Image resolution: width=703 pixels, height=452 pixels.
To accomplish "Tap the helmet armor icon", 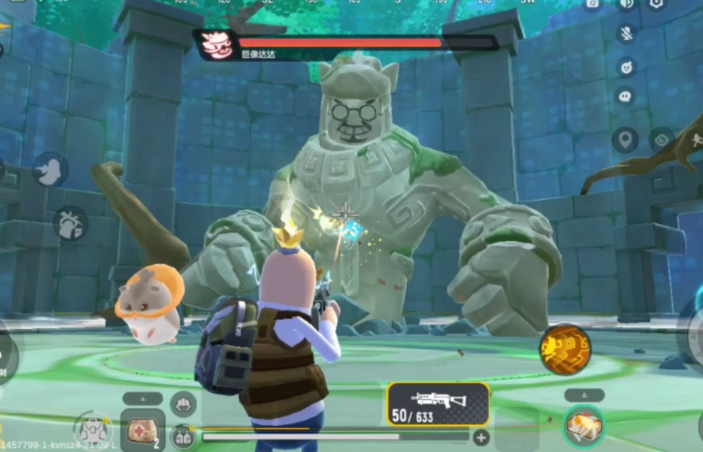I will [183, 405].
